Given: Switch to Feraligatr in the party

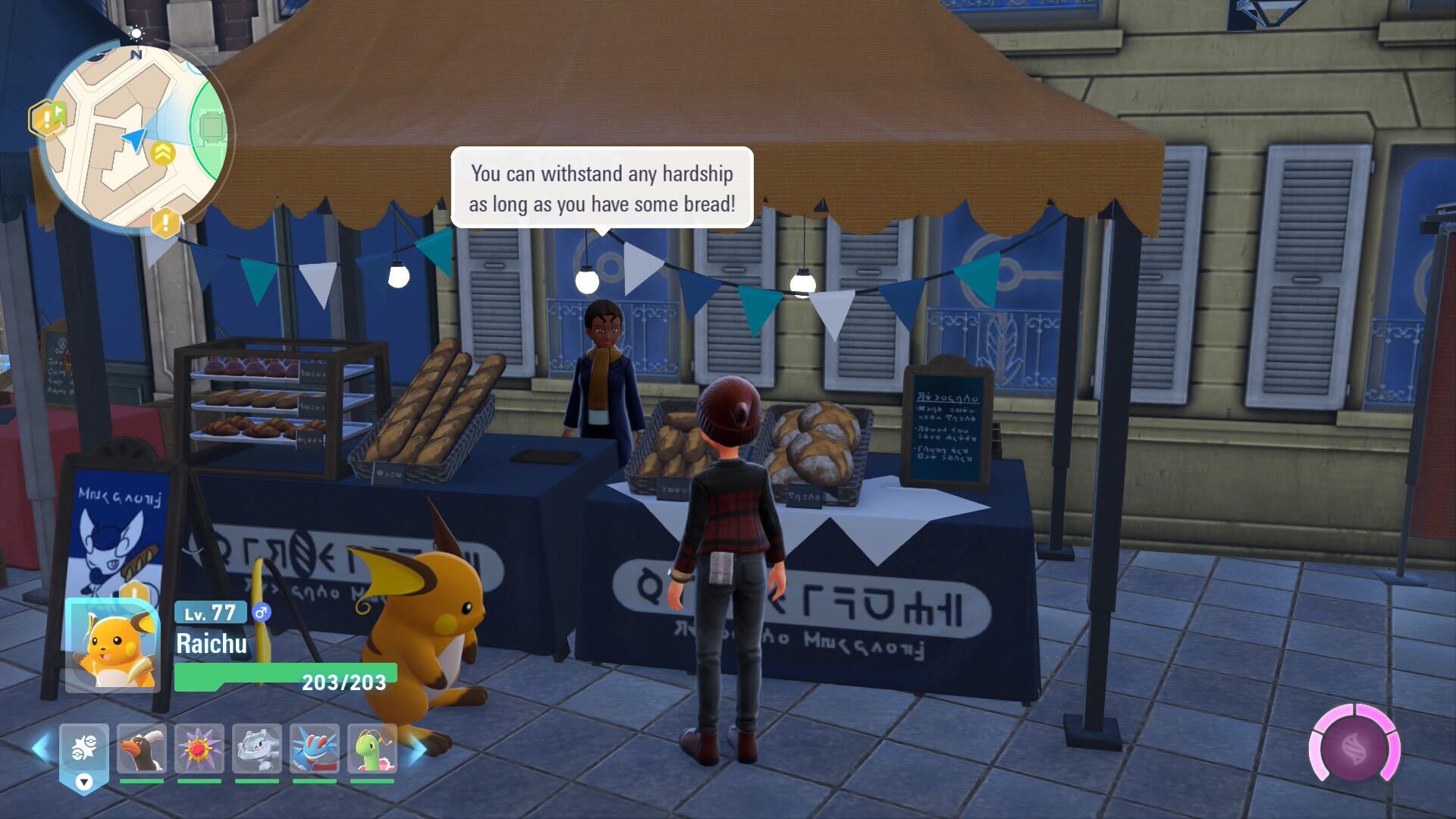Looking at the screenshot, I should [315, 749].
